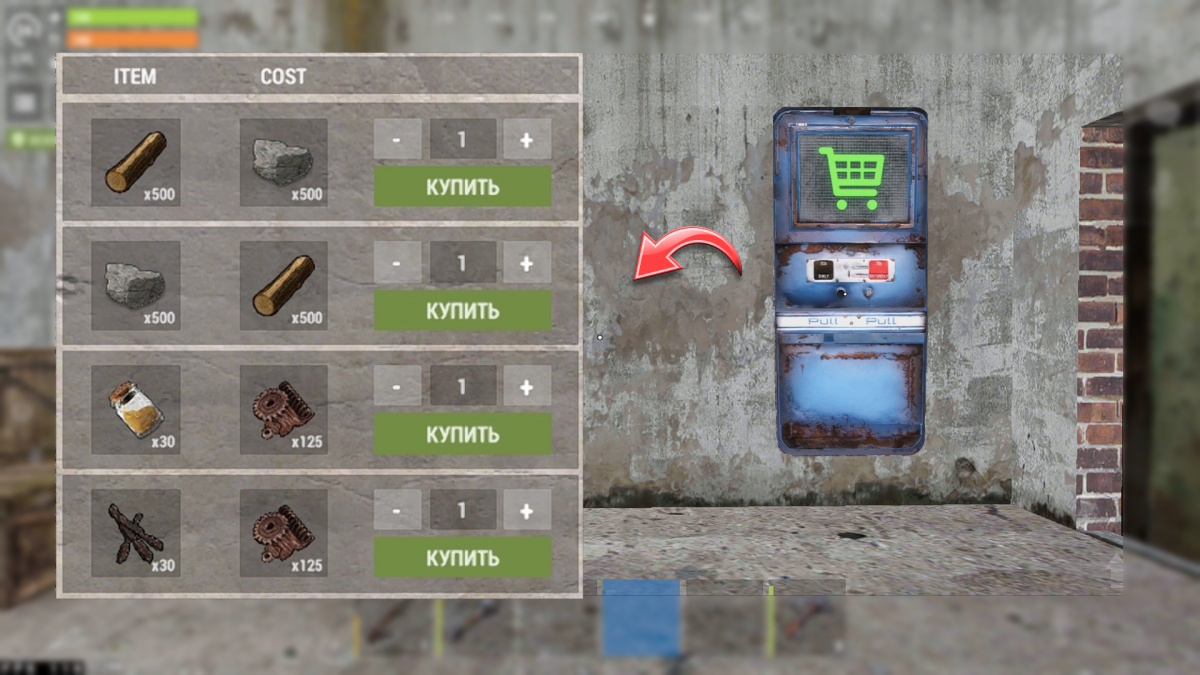
Task: Select the twigs x30 item icon
Action: tap(135, 533)
